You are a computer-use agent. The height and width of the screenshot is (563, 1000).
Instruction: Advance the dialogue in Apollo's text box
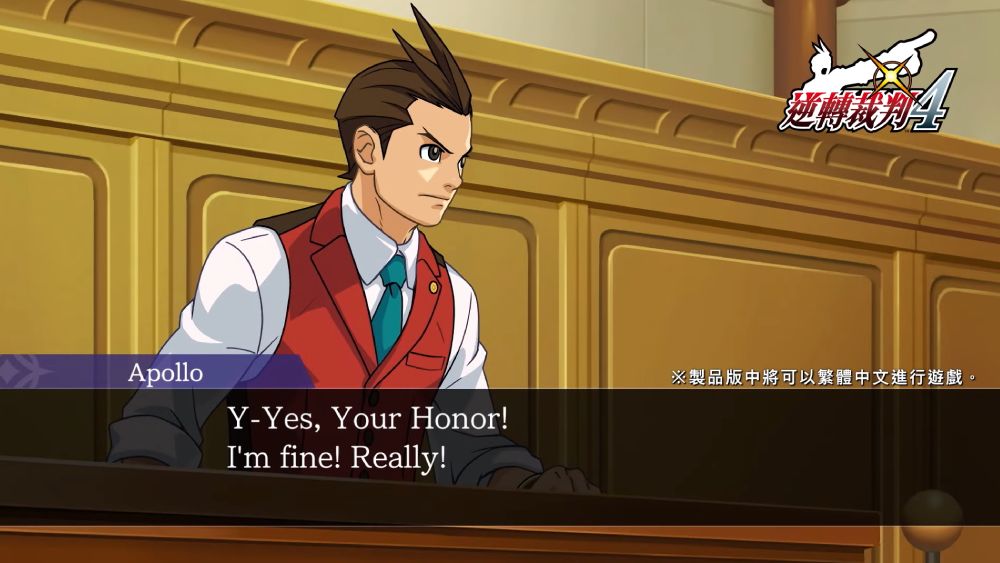click(500, 440)
